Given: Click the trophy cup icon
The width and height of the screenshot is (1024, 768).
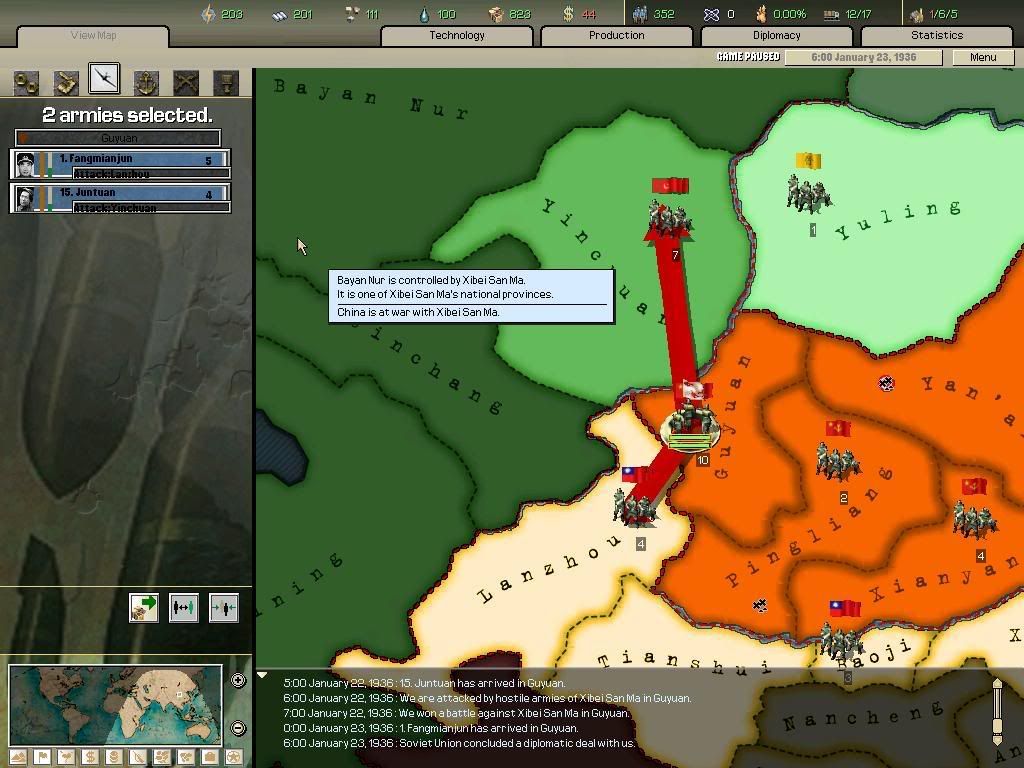Looking at the screenshot, I should tap(226, 82).
